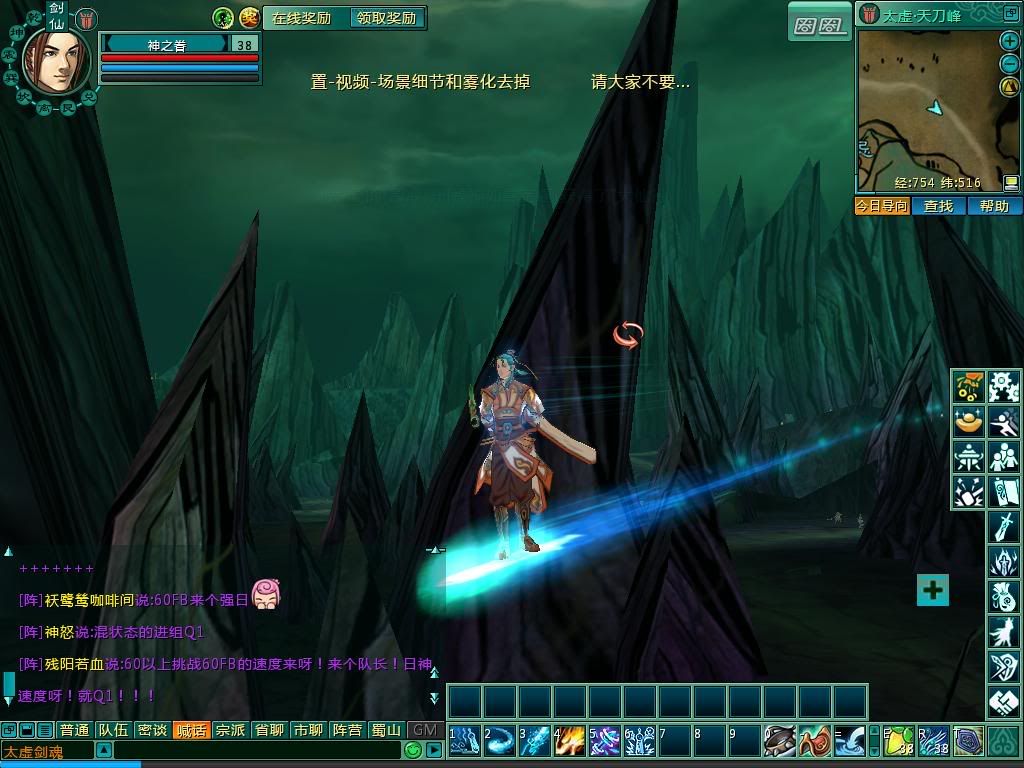Switch to the 队伍 team chat channel
This screenshot has width=1024, height=768.
pos(112,730)
